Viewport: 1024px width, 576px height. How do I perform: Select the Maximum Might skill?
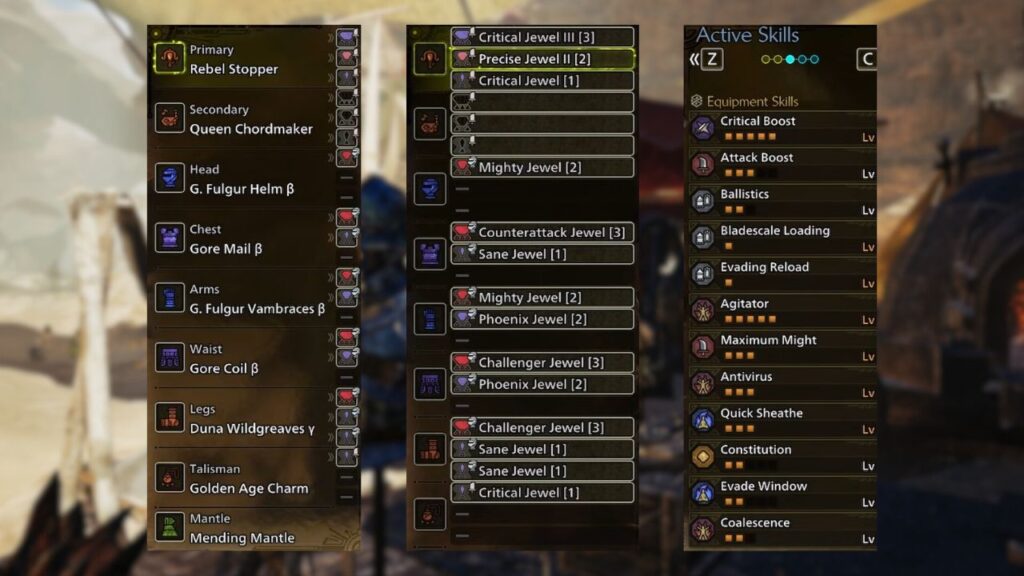click(782, 347)
